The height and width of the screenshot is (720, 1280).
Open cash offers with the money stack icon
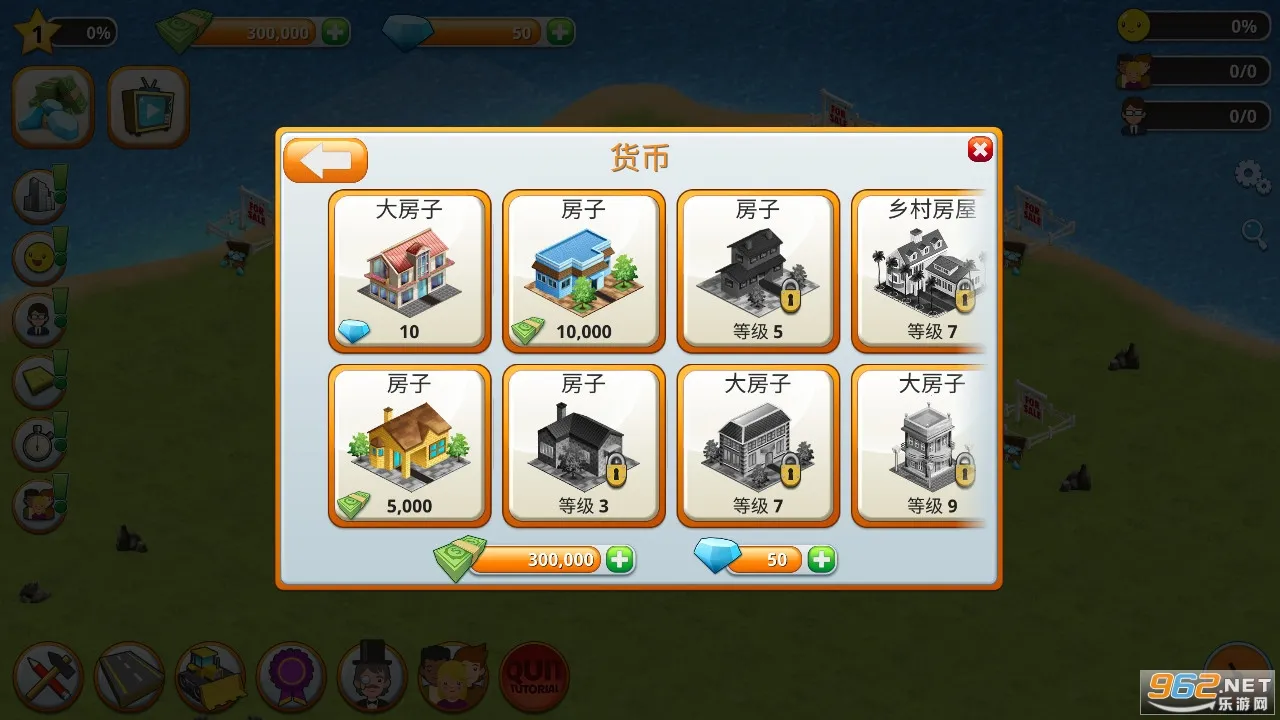pyautogui.click(x=52, y=105)
